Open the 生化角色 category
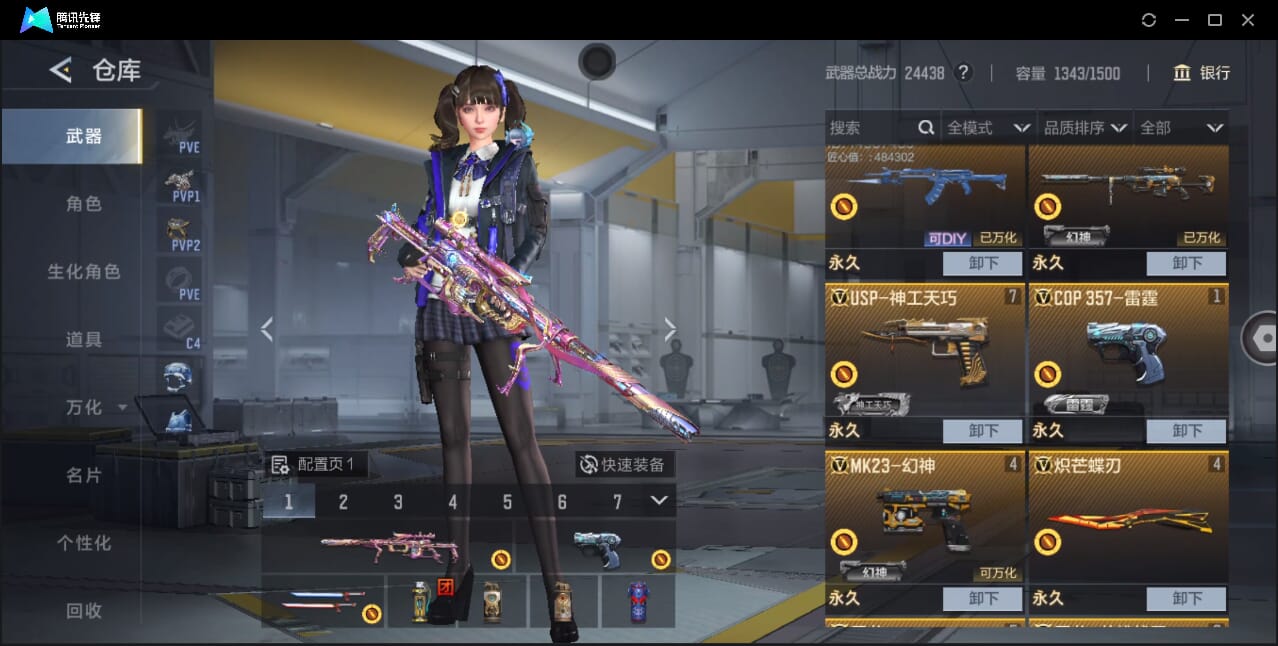The height and width of the screenshot is (646, 1278). (x=84, y=272)
